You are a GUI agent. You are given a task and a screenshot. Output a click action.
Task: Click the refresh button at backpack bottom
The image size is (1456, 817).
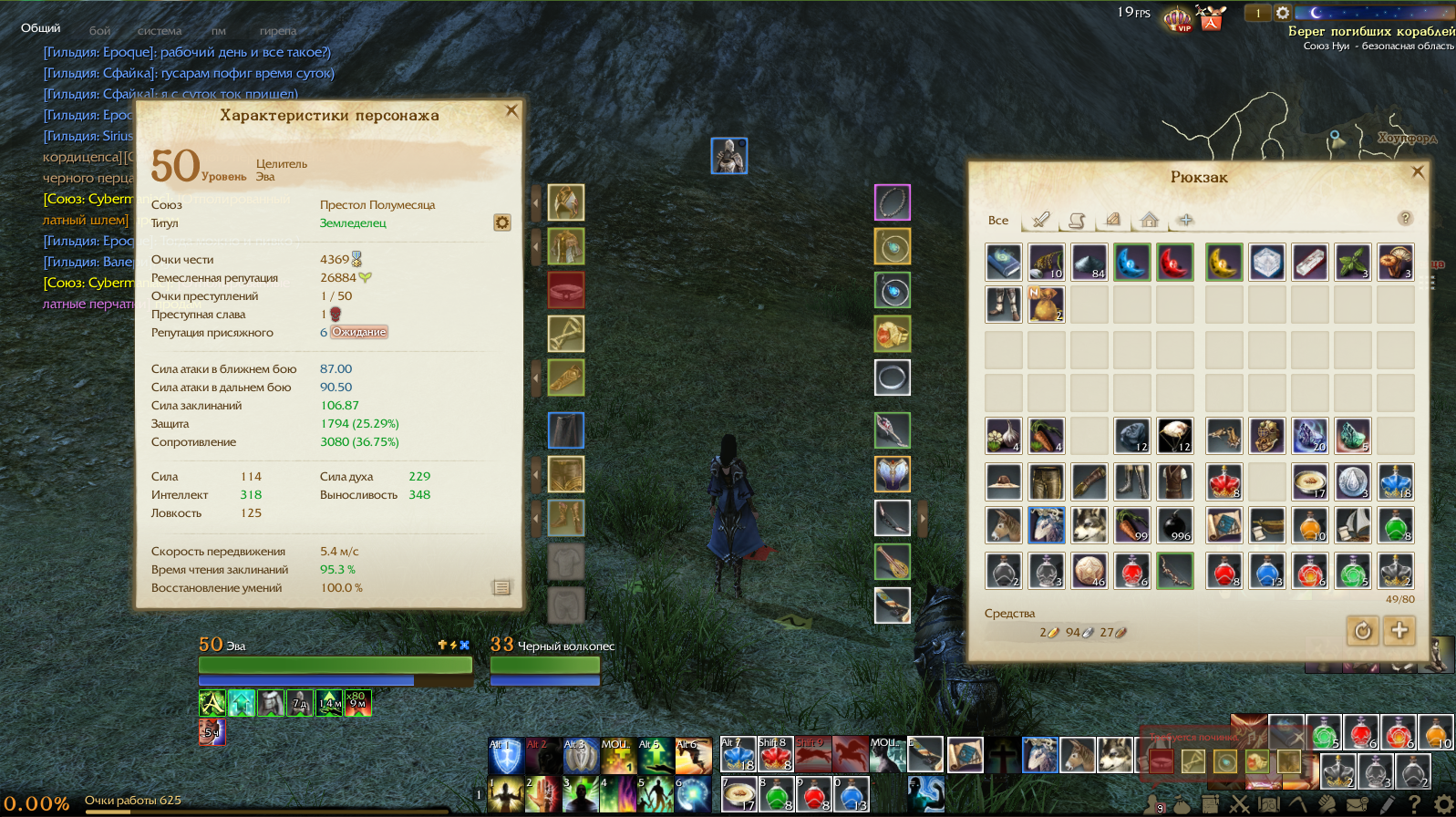pyautogui.click(x=1362, y=630)
